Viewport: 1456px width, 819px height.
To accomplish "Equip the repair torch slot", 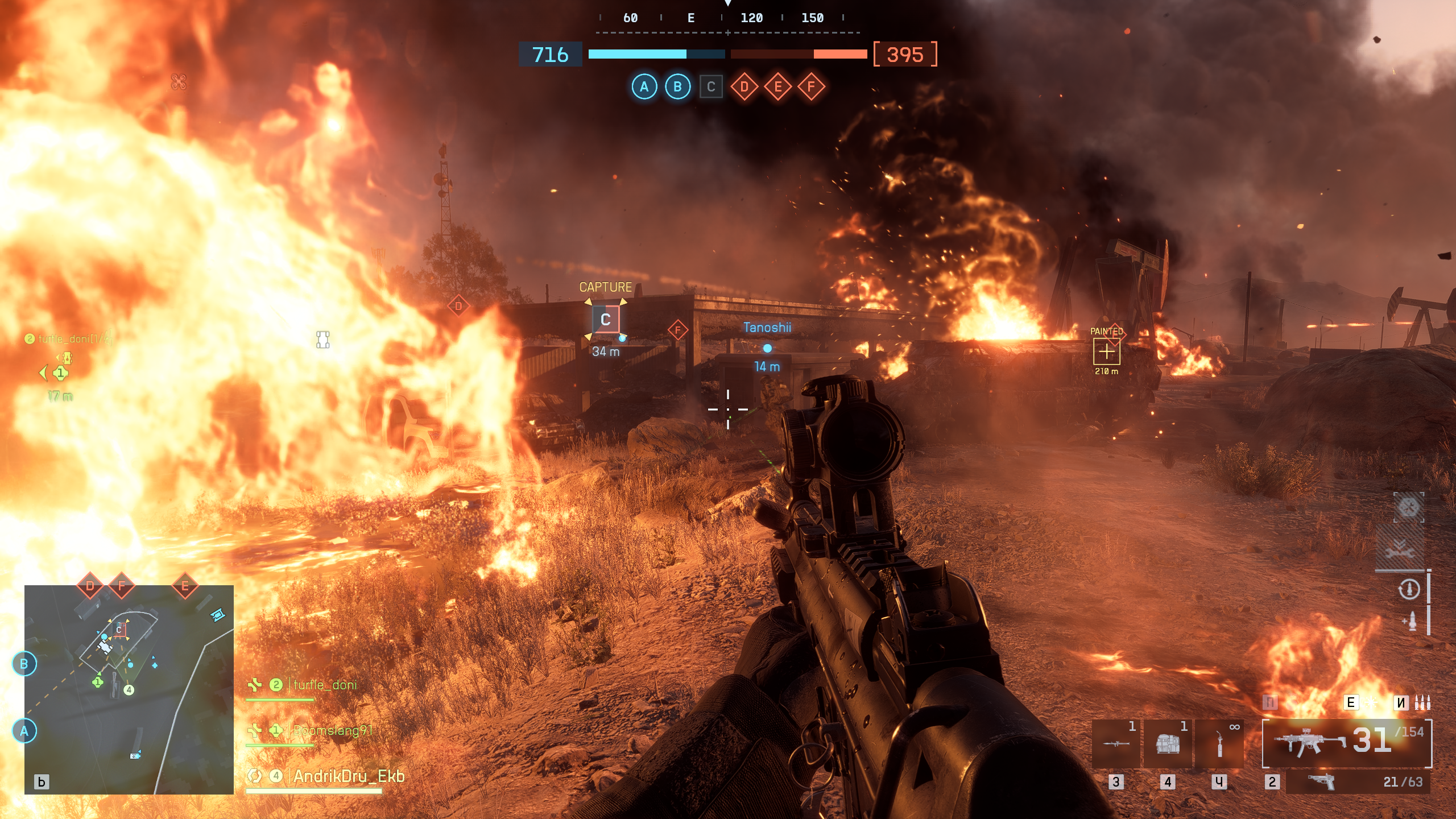I will pos(1219,743).
